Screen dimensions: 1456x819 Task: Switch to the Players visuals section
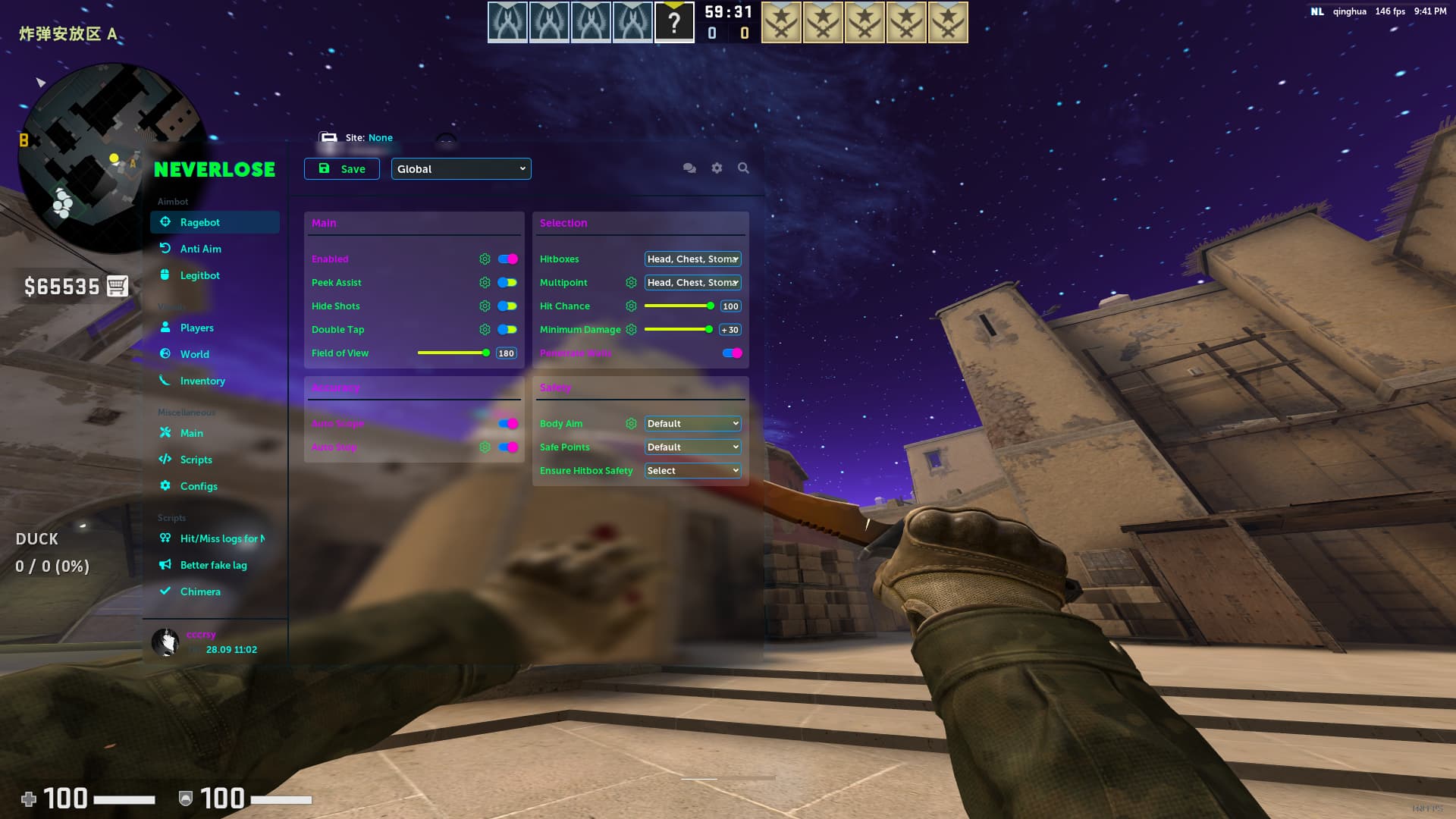point(196,328)
